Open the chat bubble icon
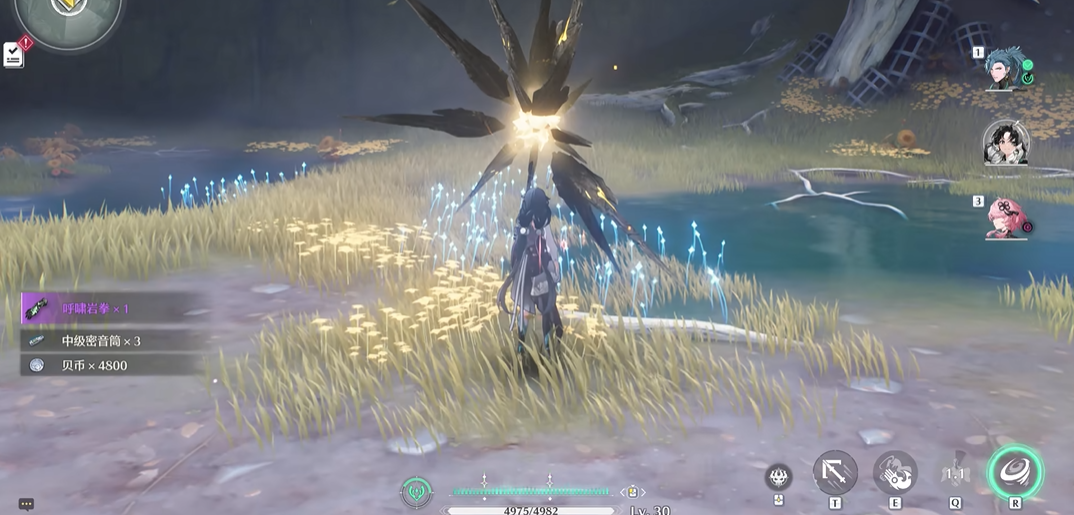Image resolution: width=1074 pixels, height=515 pixels. (x=26, y=505)
